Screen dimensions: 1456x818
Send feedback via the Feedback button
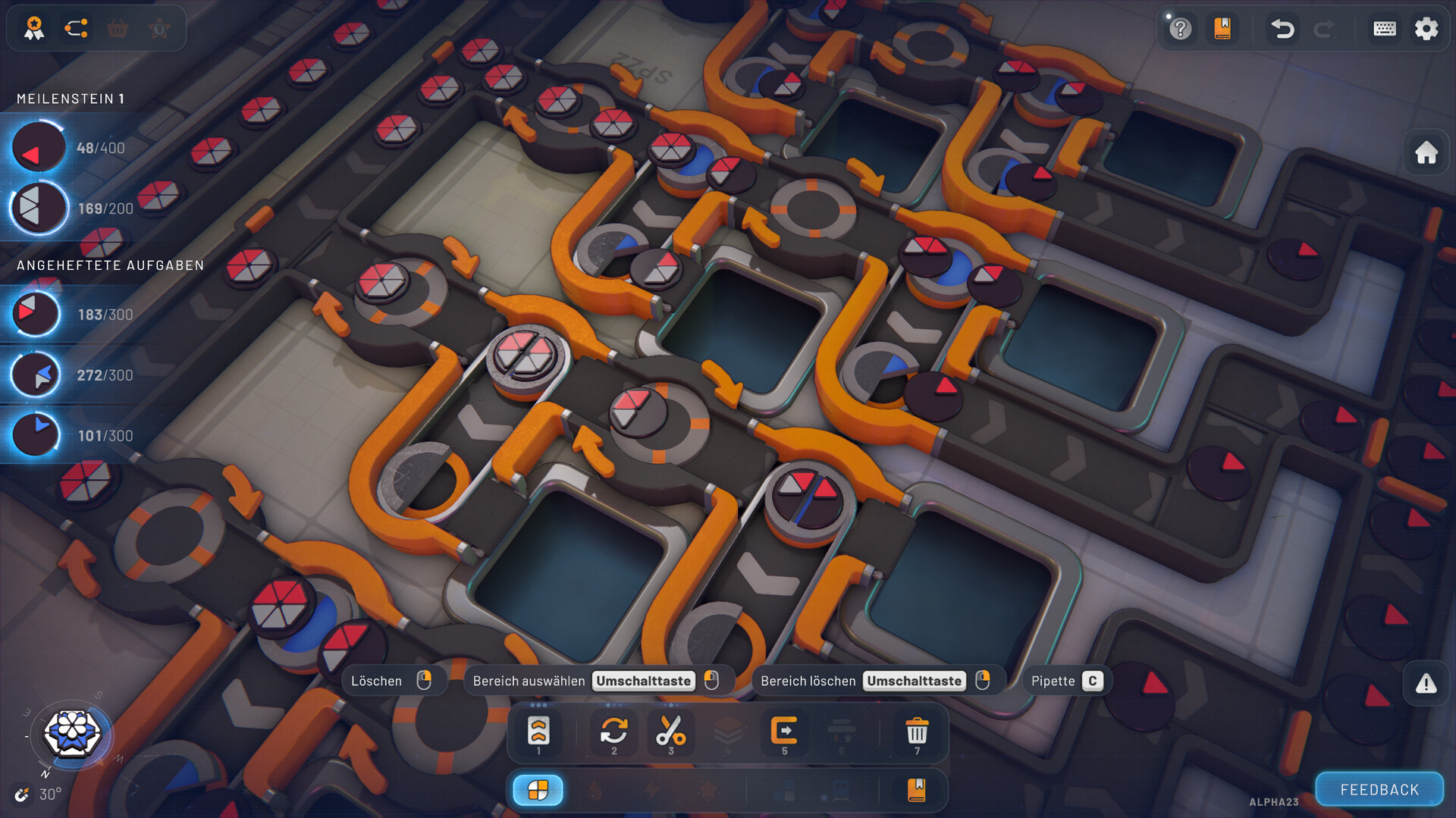click(1379, 790)
